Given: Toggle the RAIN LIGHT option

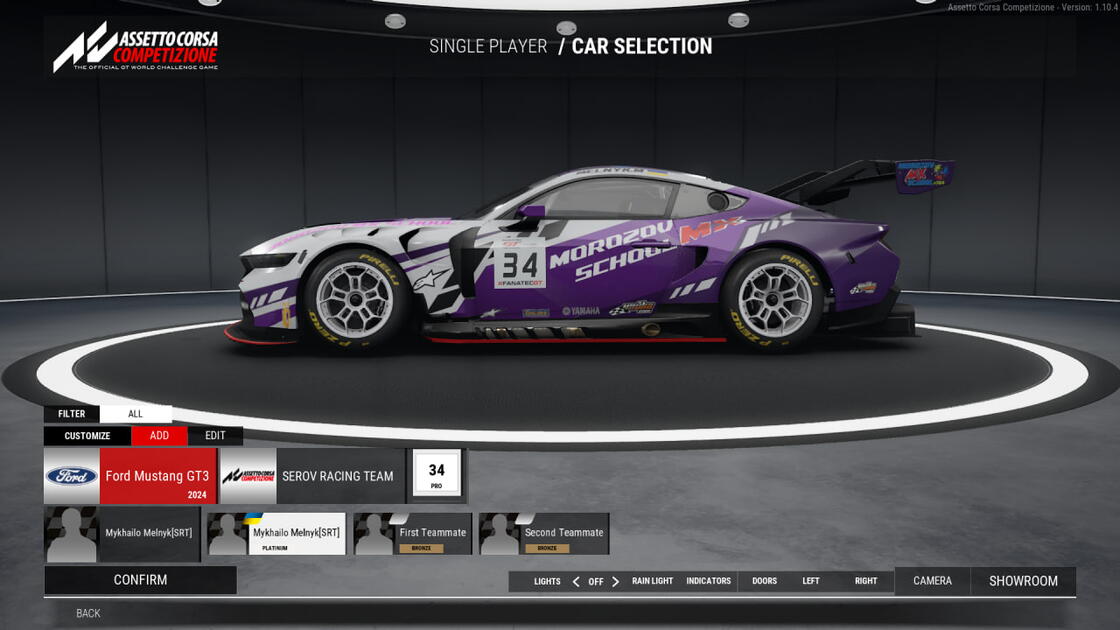Looking at the screenshot, I should 652,581.
